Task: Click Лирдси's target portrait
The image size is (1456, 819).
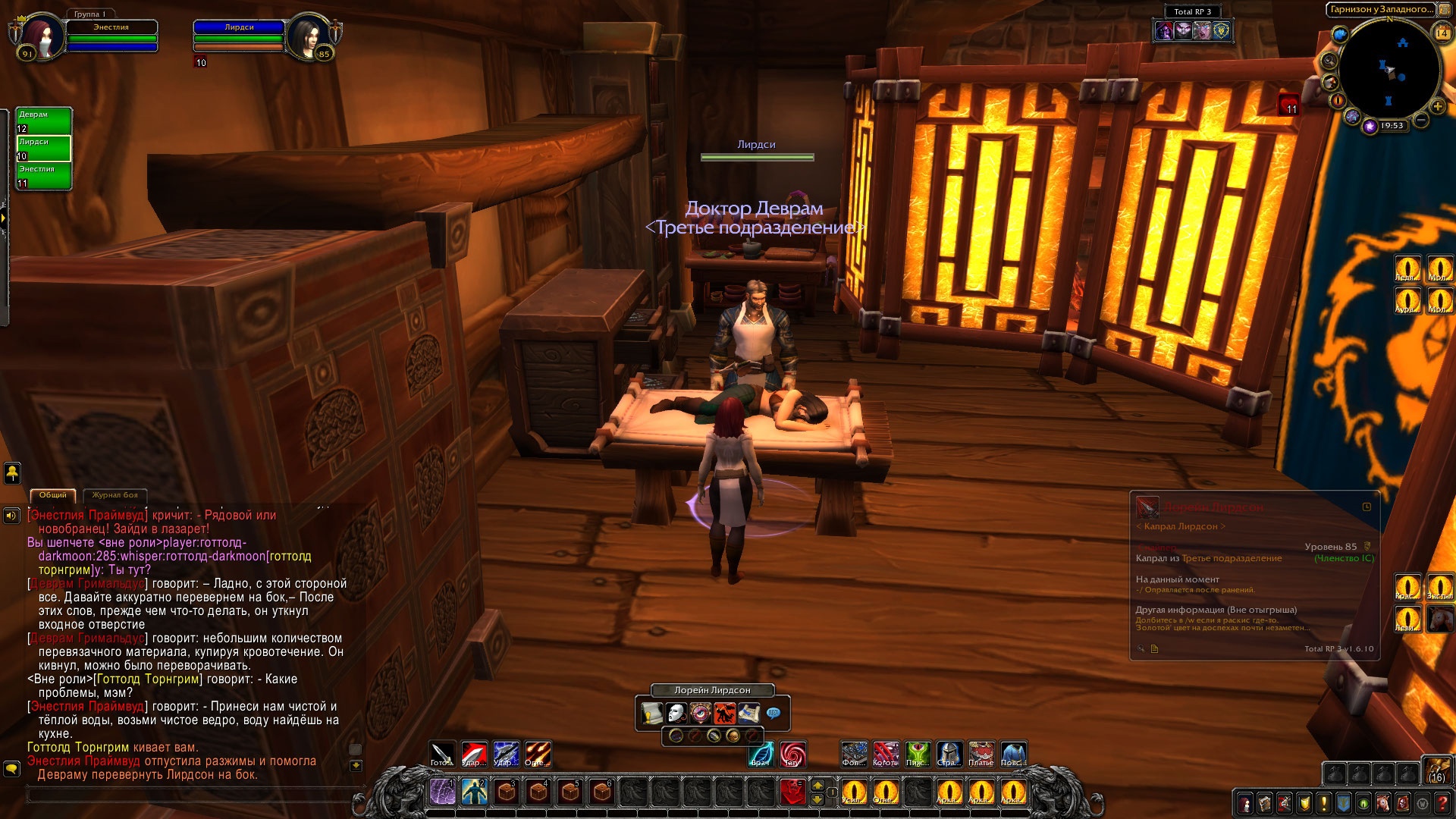Action: pos(309,35)
